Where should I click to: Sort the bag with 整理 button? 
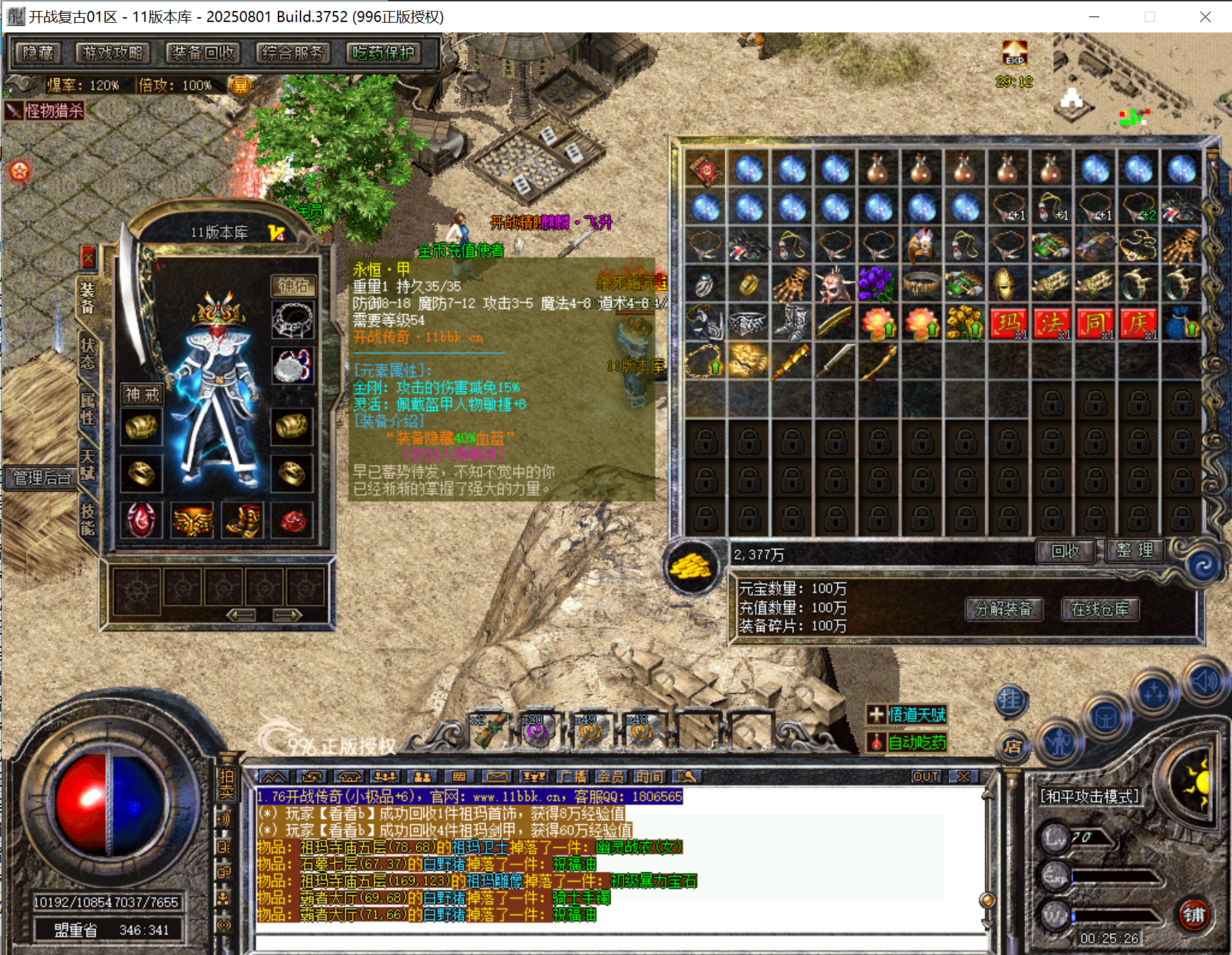click(1135, 551)
